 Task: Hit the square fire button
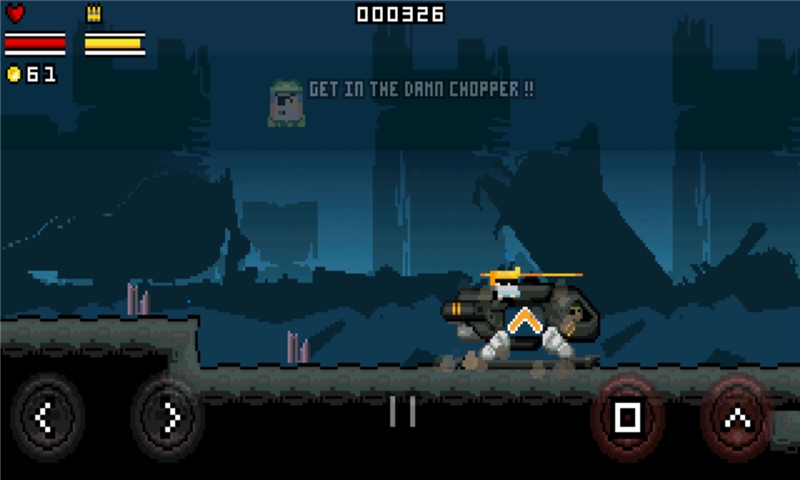point(627,417)
